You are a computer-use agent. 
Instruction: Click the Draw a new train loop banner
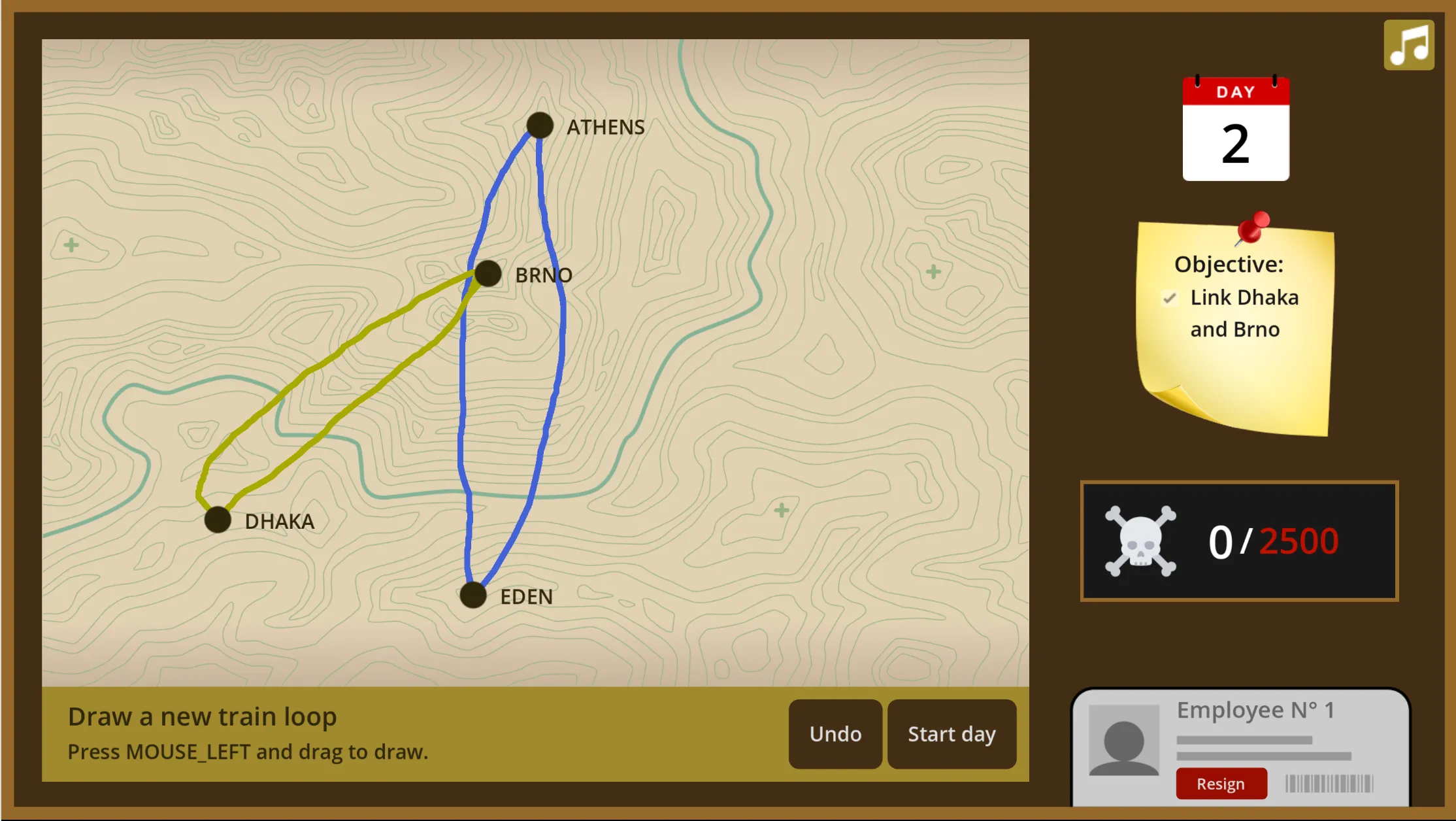[203, 716]
